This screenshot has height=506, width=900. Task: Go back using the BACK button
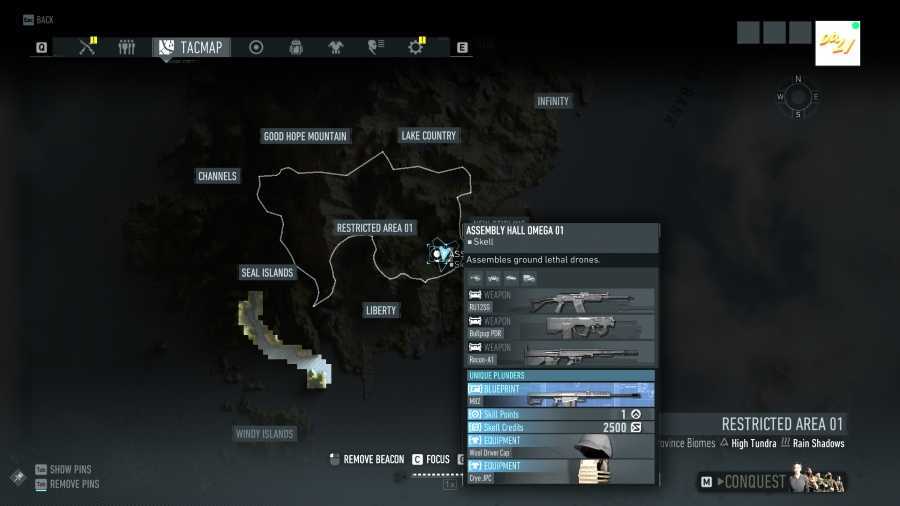pos(38,20)
